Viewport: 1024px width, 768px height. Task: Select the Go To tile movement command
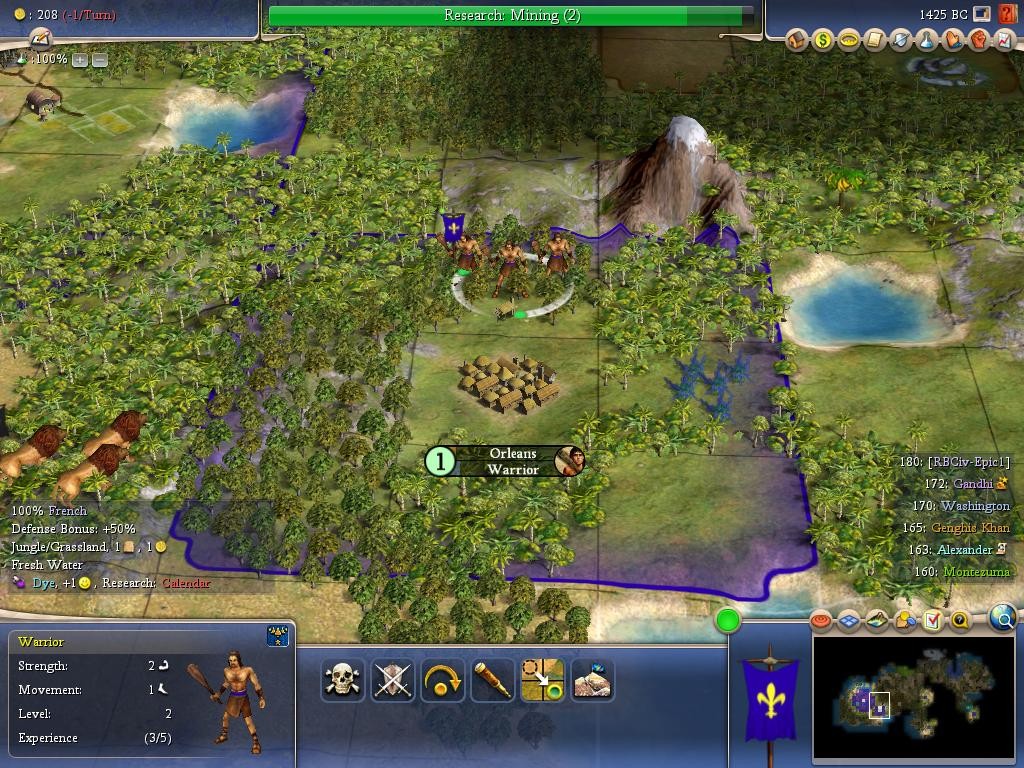[x=542, y=680]
